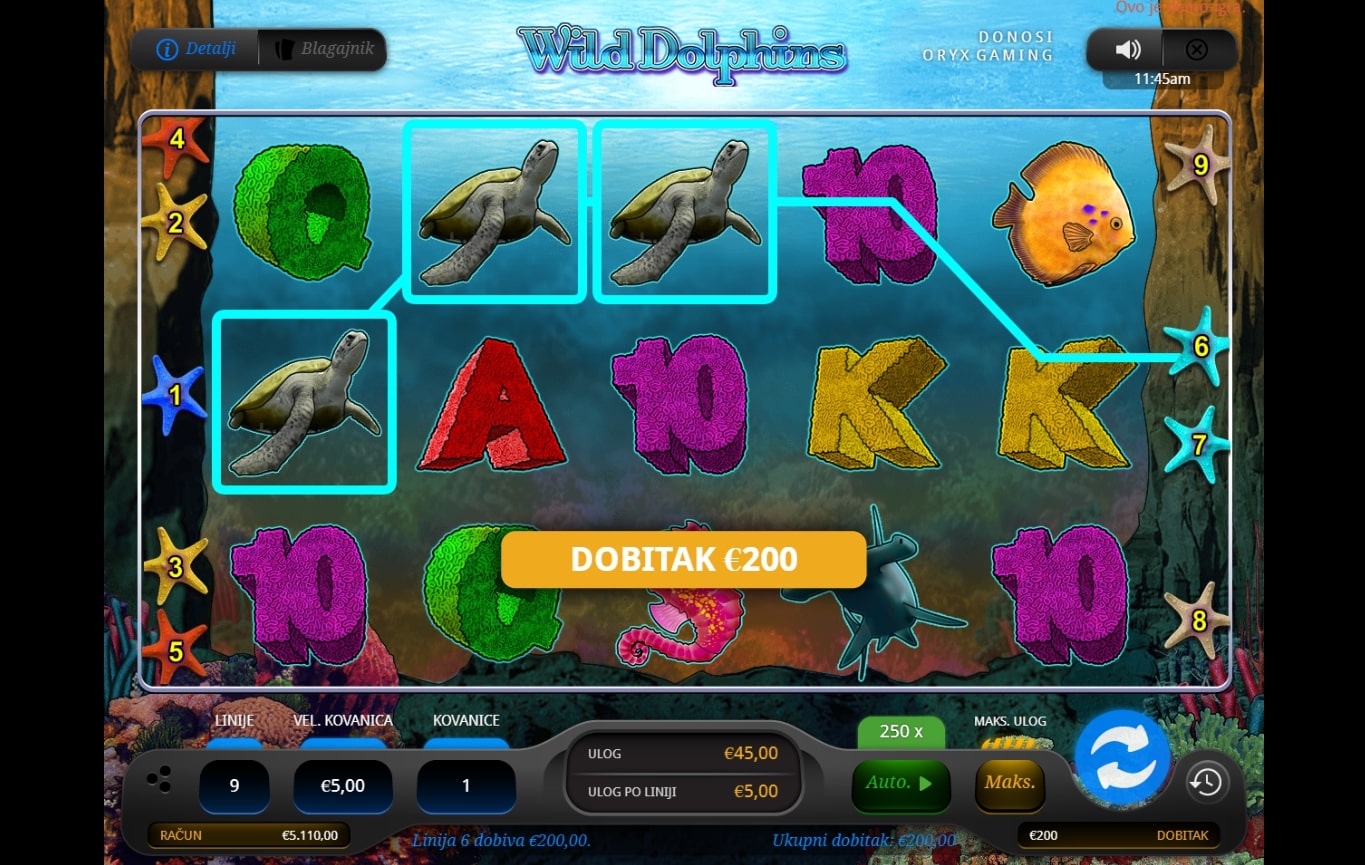
Task: Set maximum bet with Maks. button
Action: click(1009, 783)
